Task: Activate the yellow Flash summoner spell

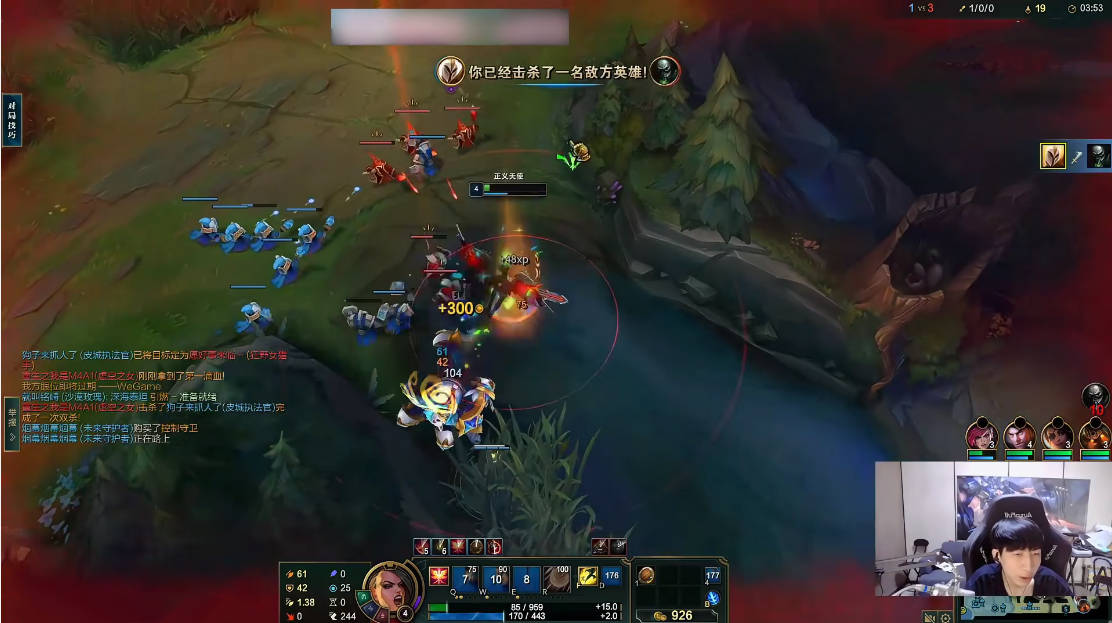Action: tap(588, 577)
